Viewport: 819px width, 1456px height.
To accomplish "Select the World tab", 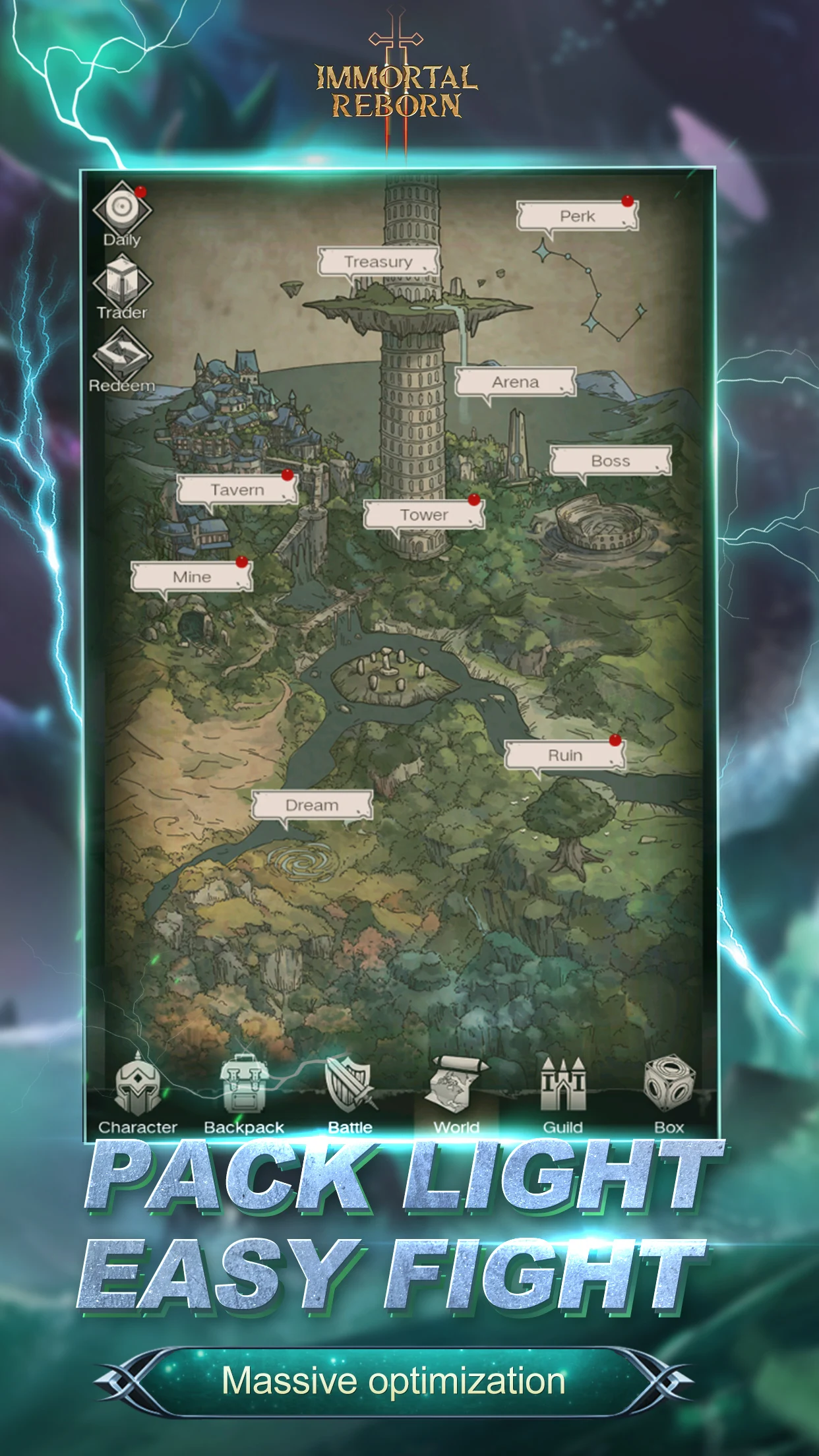I will (x=456, y=1095).
